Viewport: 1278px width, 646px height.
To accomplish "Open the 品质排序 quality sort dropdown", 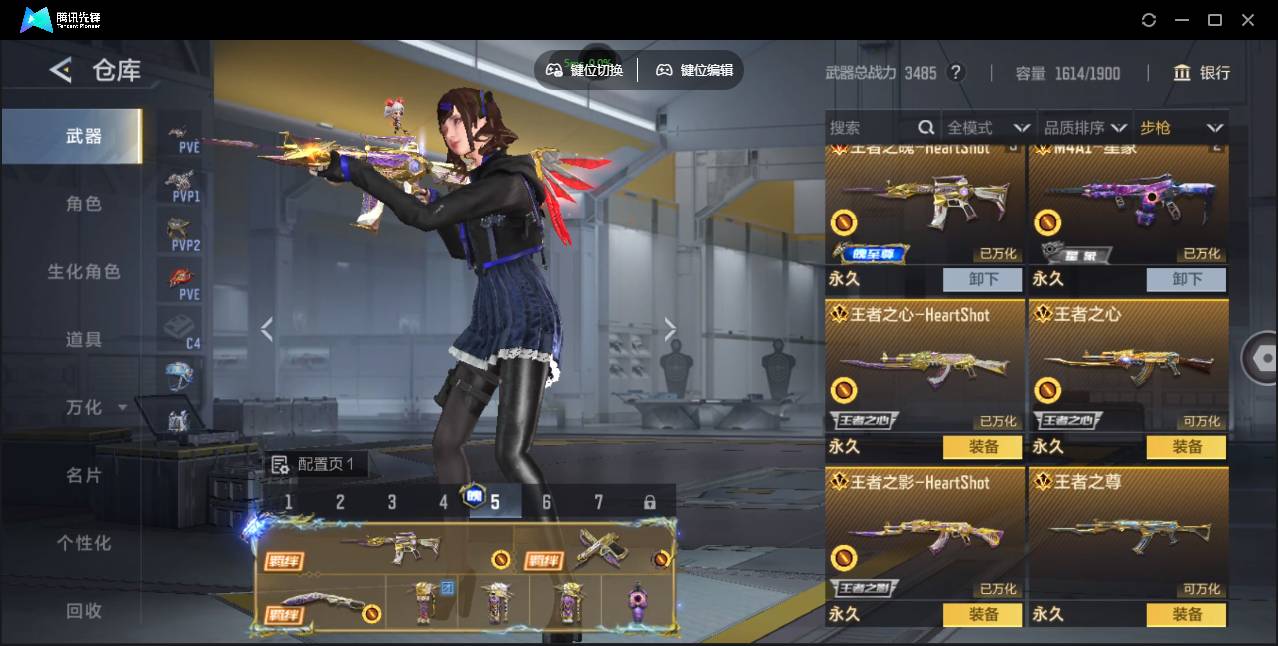I will tap(1085, 128).
